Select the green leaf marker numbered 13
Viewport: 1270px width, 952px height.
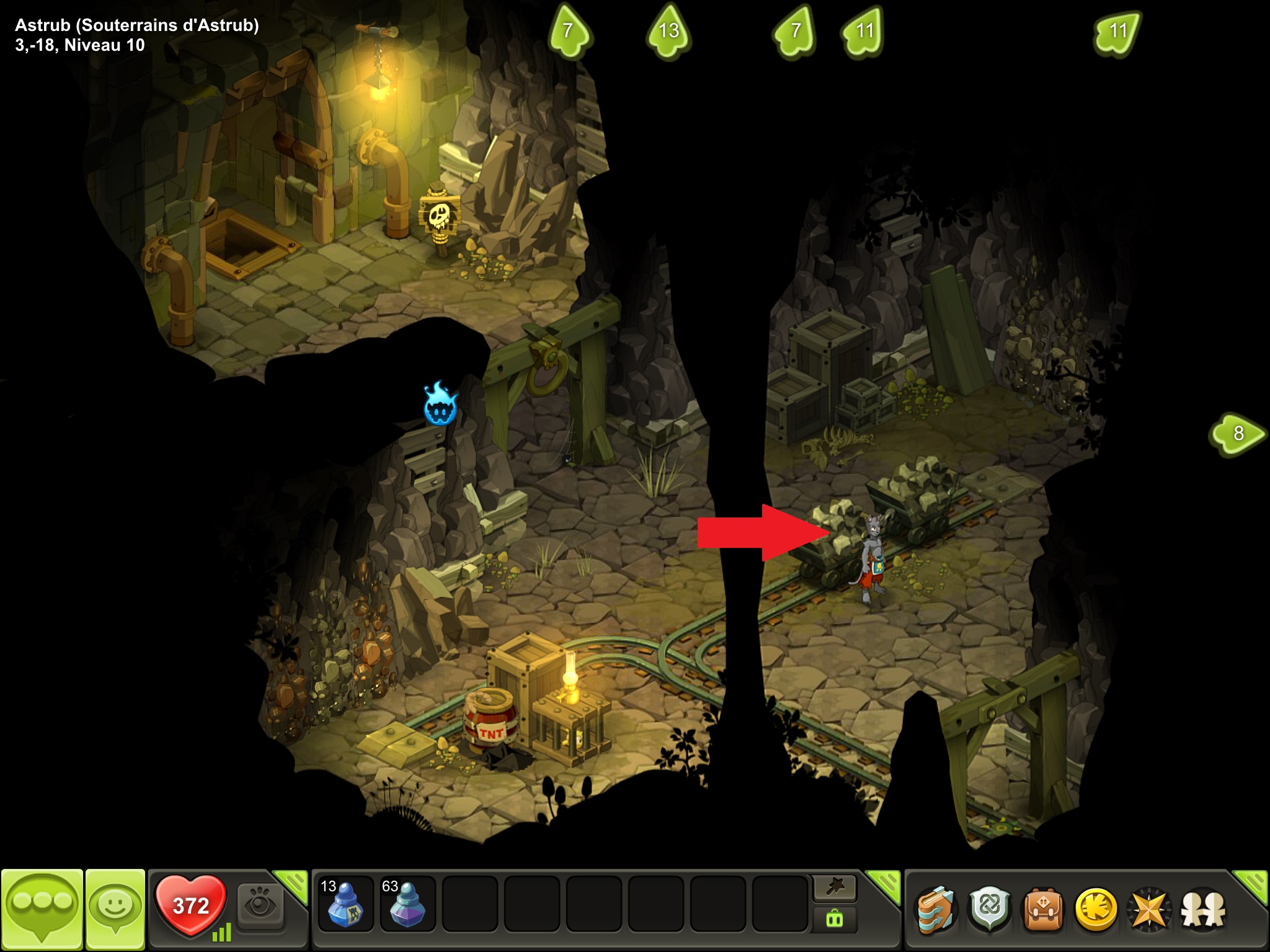668,31
